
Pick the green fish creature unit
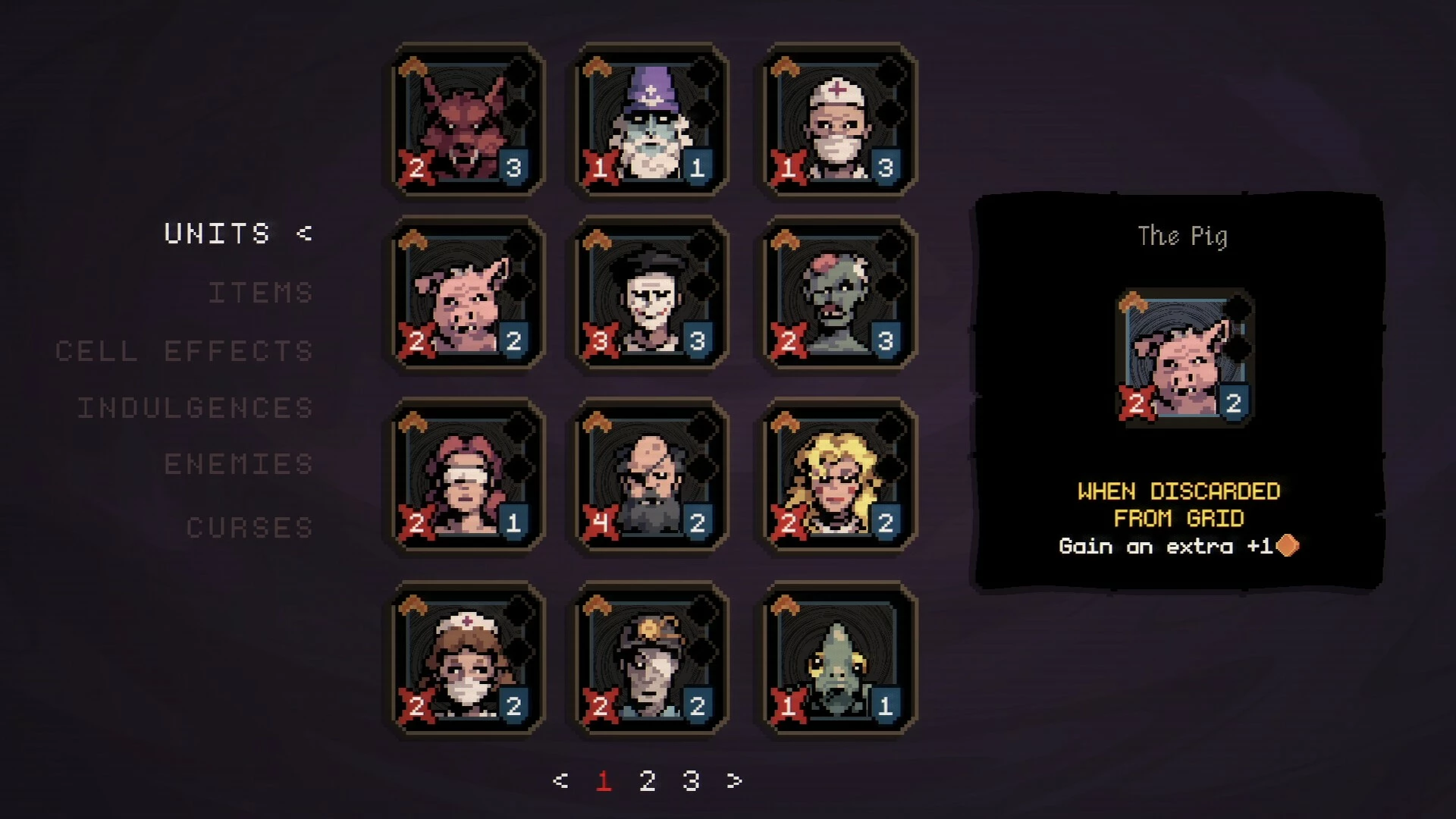coord(839,659)
